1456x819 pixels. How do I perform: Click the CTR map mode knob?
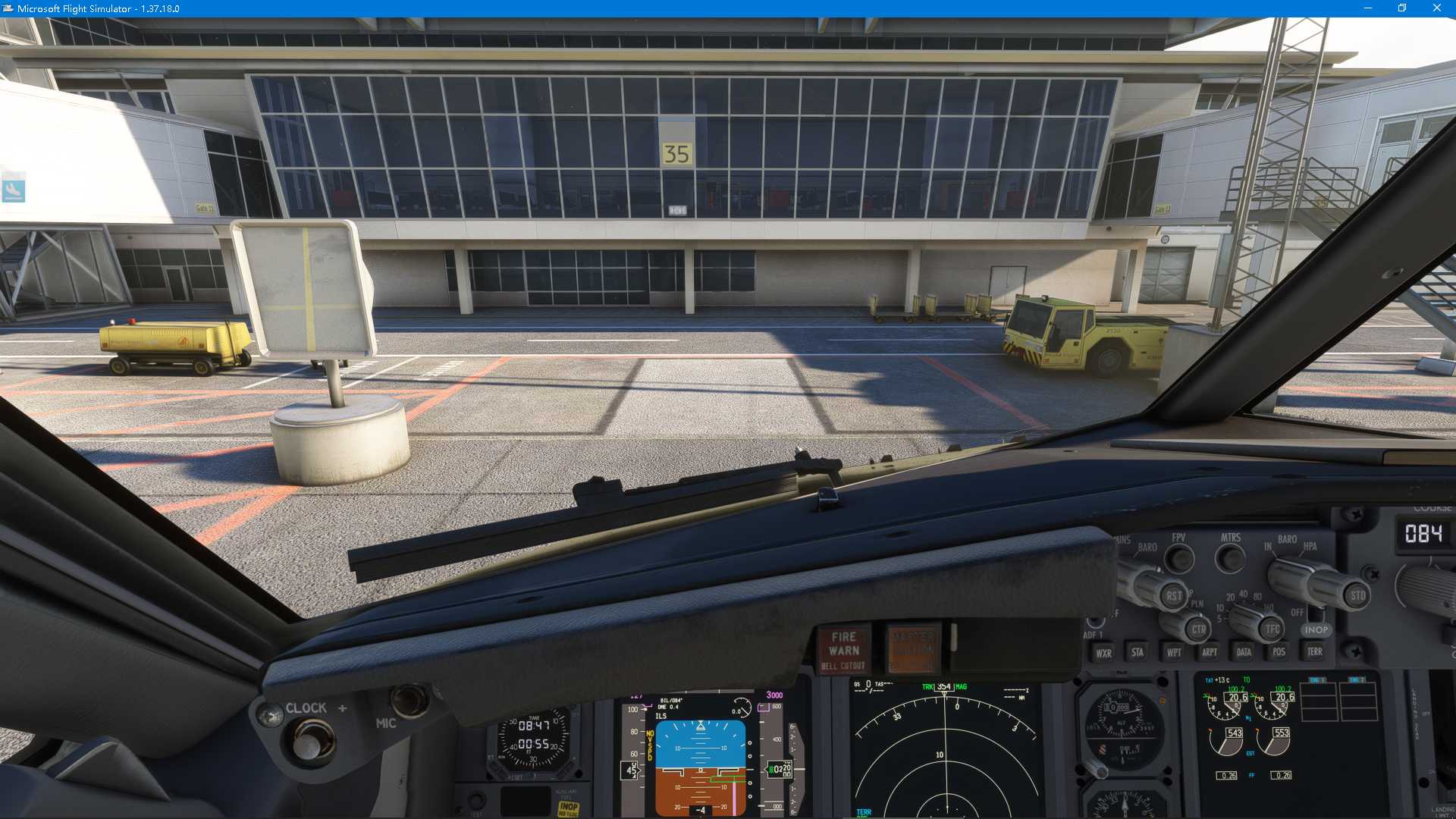coord(1198,629)
